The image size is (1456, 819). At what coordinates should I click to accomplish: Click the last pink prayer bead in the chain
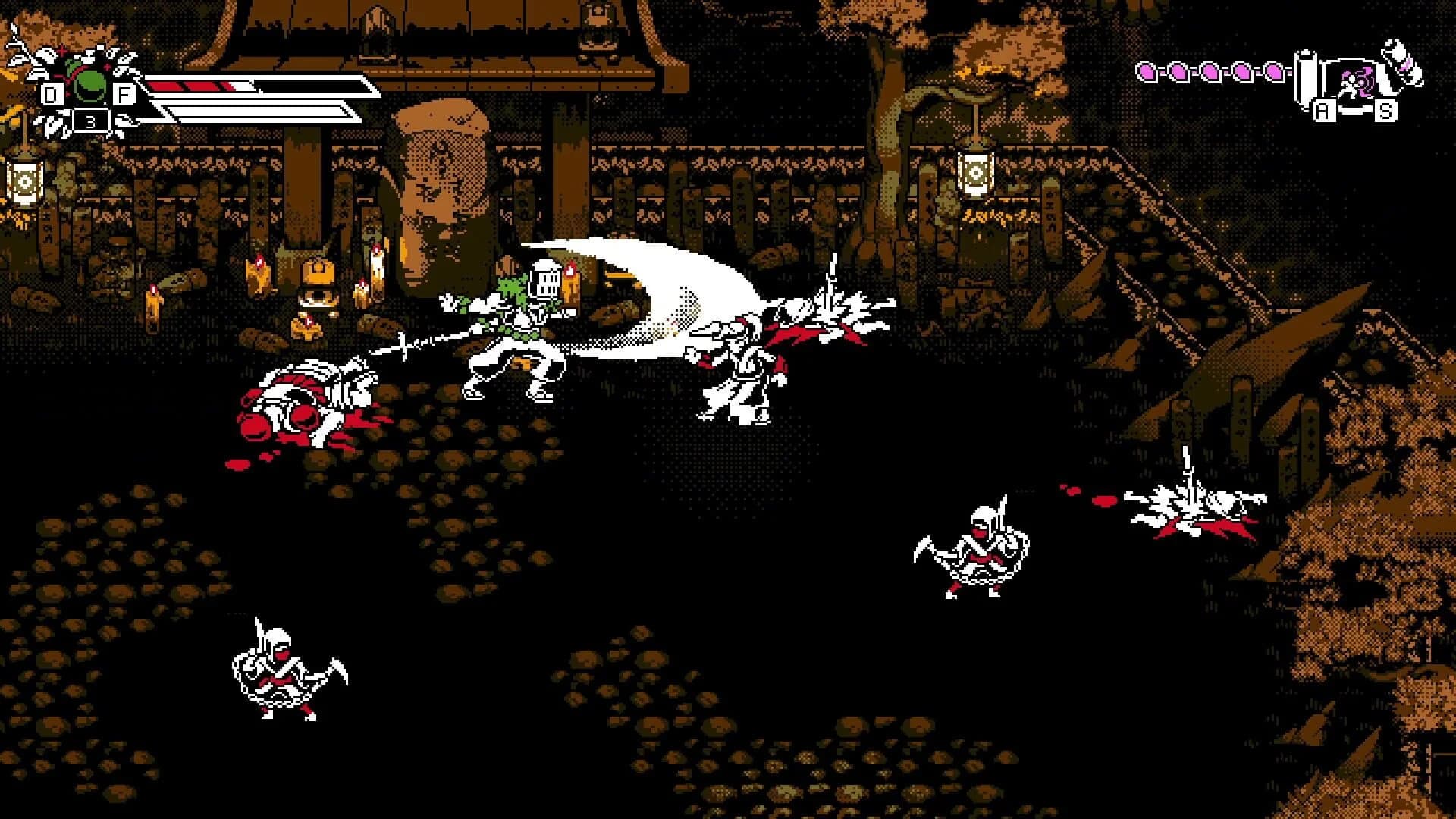(1276, 73)
